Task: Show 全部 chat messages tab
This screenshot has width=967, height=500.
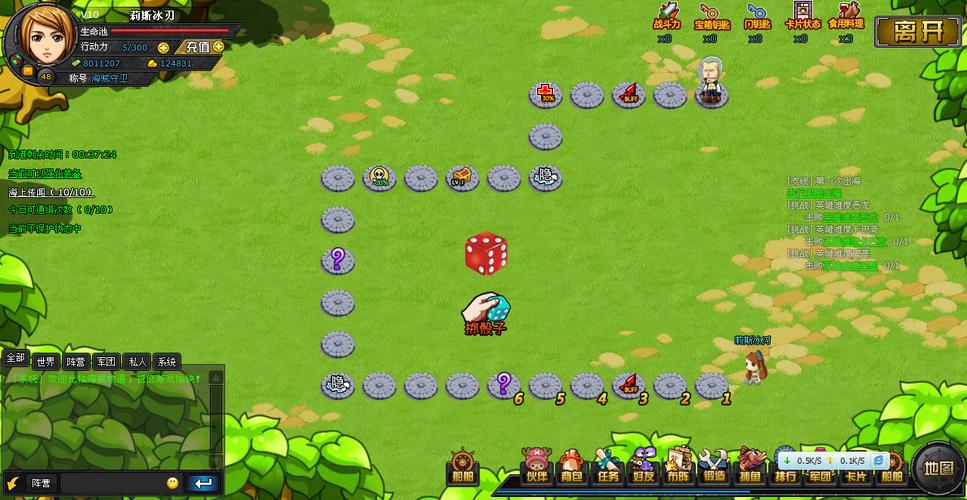Action: 15,358
